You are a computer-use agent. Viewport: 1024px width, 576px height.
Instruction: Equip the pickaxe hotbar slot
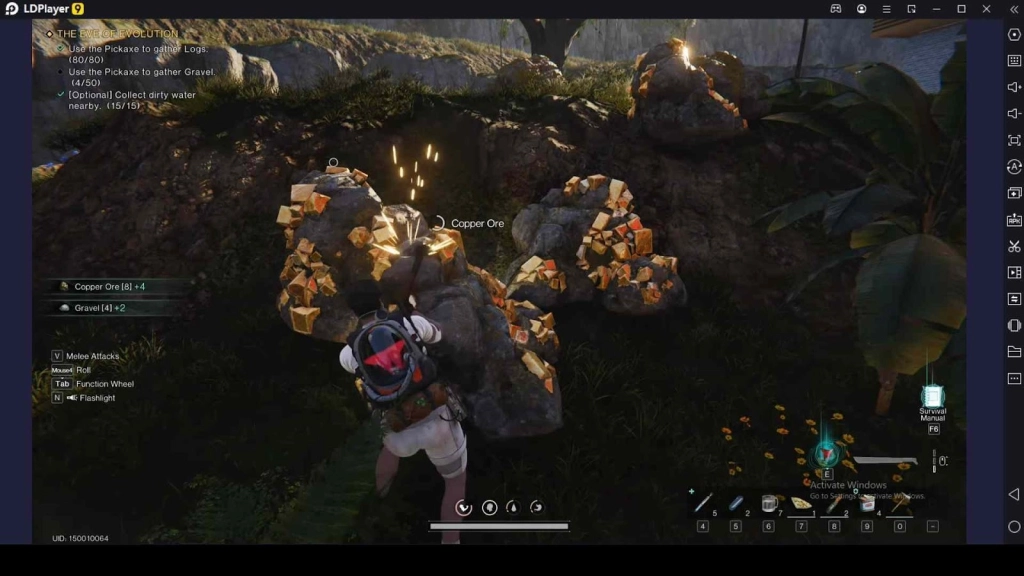coord(899,504)
